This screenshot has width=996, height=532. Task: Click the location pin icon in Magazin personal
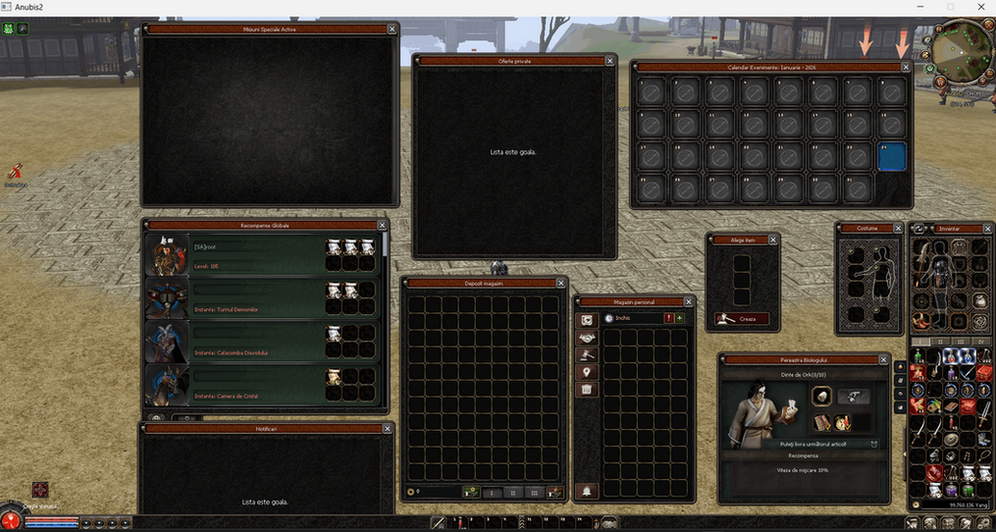click(588, 372)
